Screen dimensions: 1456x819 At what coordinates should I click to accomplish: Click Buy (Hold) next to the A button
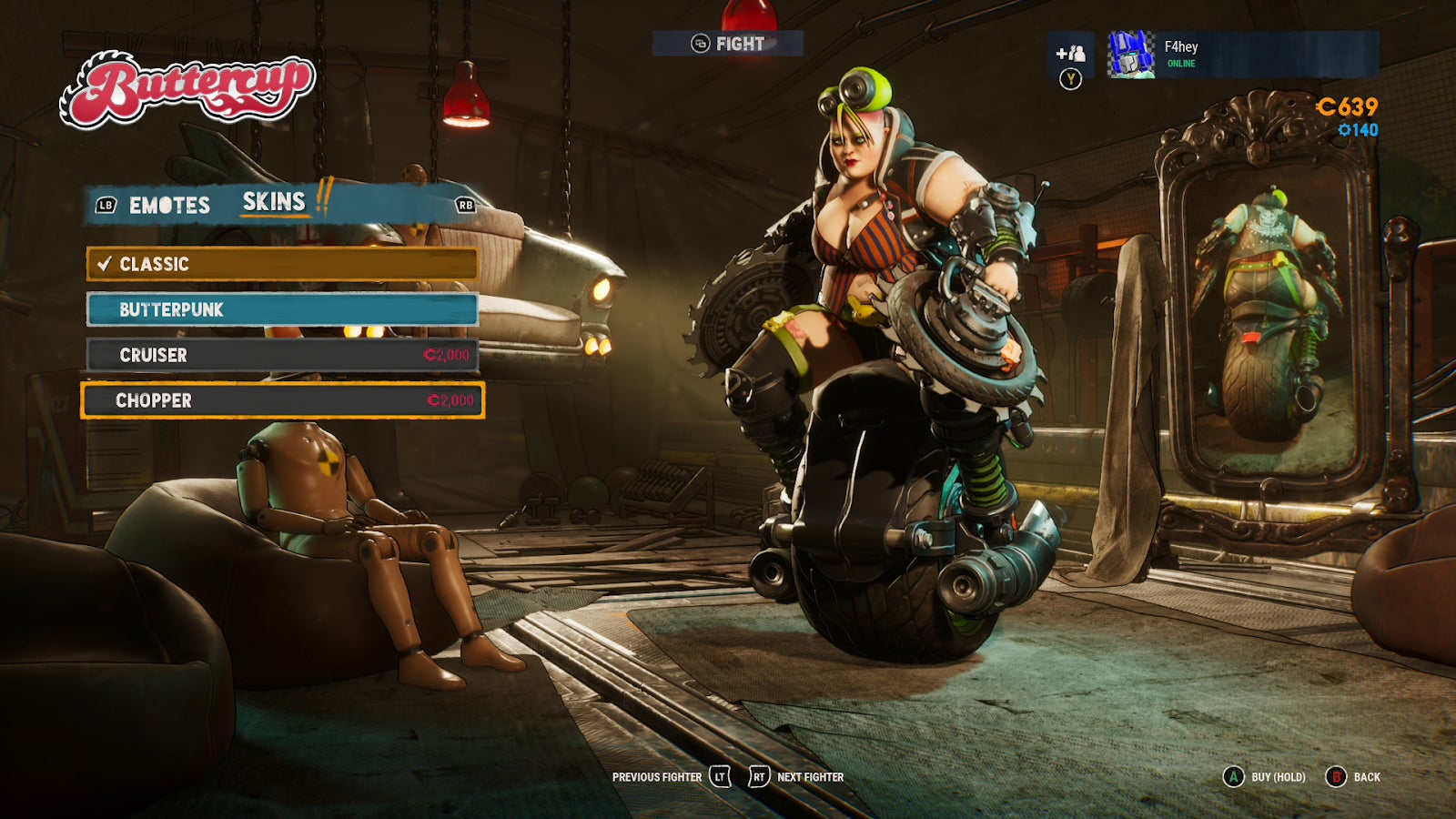[x=1272, y=779]
